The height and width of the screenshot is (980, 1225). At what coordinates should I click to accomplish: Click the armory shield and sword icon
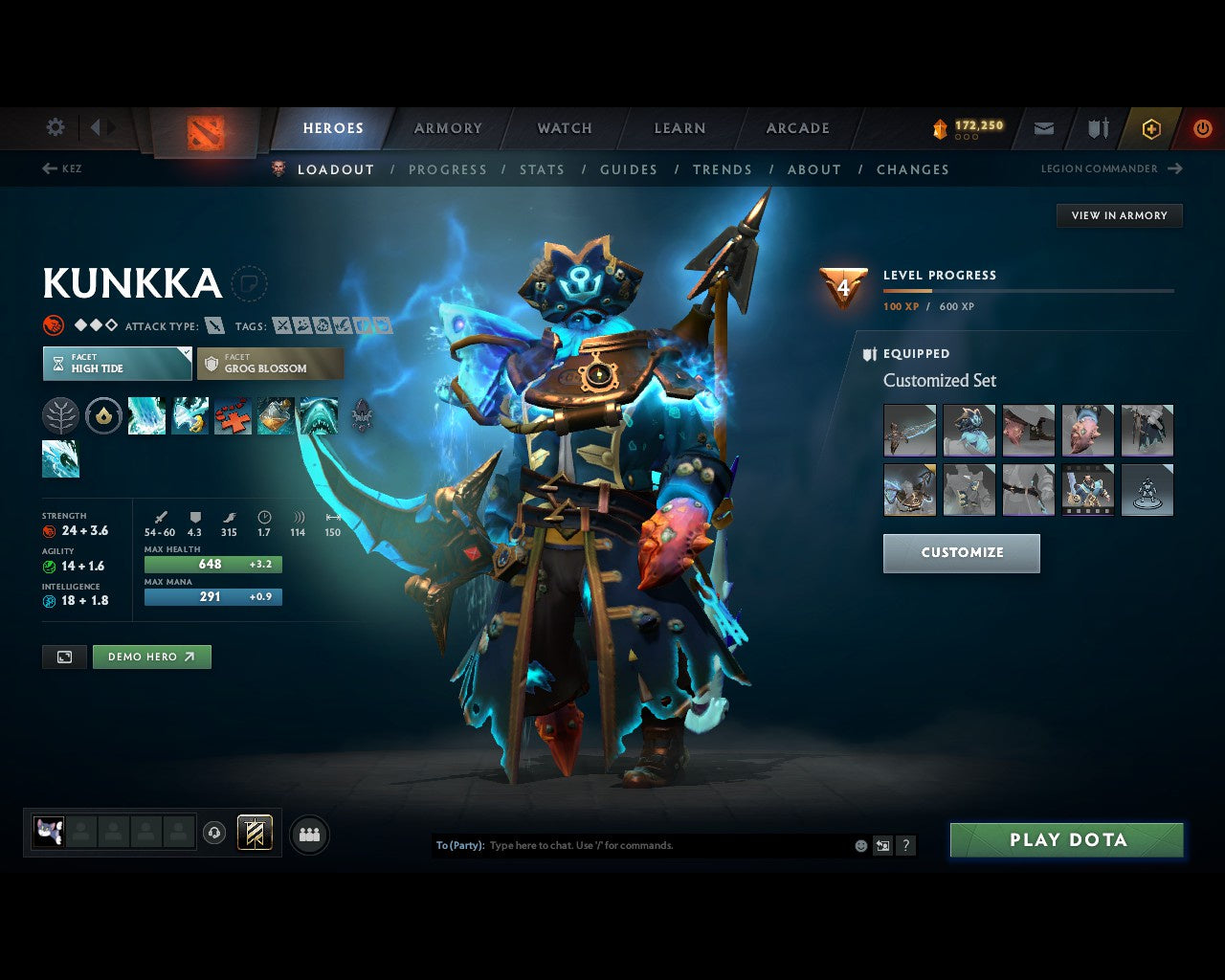[x=1096, y=127]
